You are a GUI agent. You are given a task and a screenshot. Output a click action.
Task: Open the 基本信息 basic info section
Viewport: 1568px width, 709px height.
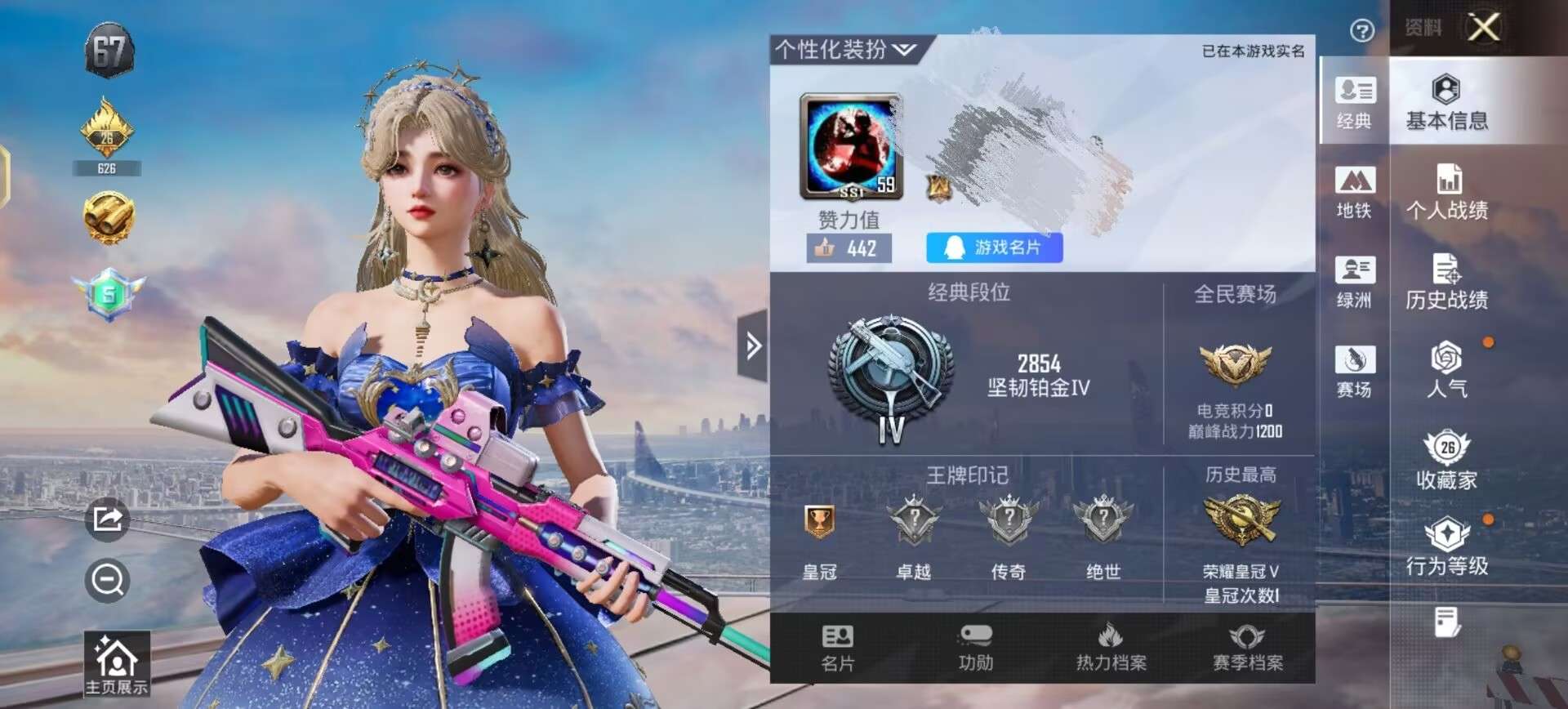click(x=1446, y=103)
